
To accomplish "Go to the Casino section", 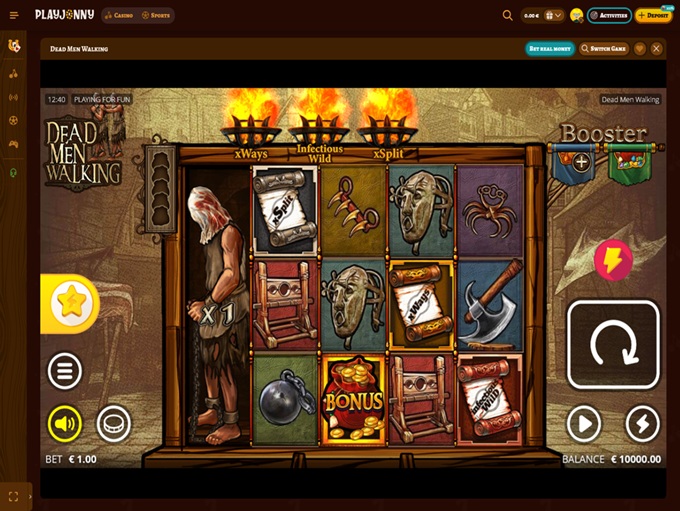I will tap(120, 15).
